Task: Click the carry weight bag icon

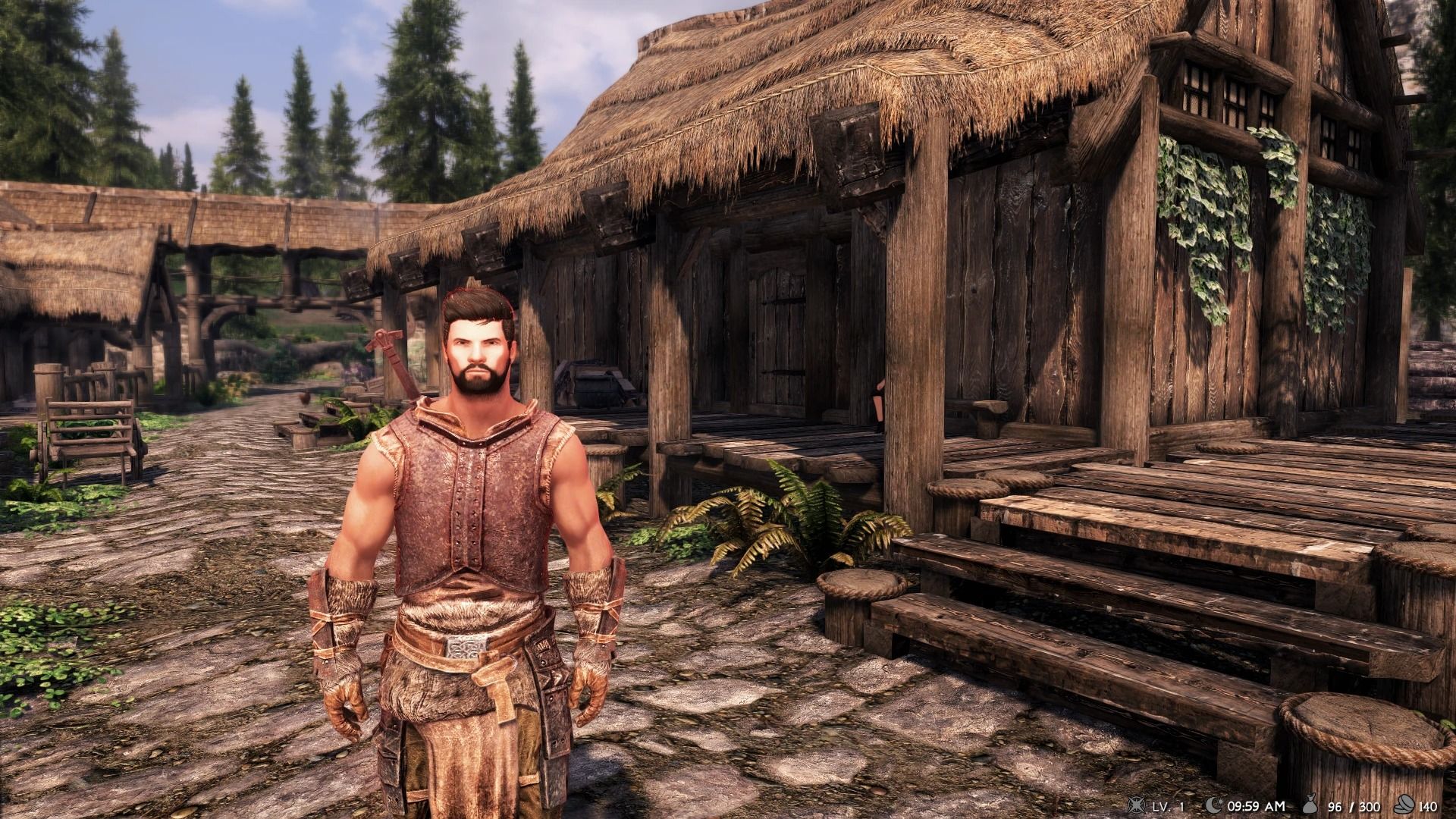Action: (x=1310, y=805)
